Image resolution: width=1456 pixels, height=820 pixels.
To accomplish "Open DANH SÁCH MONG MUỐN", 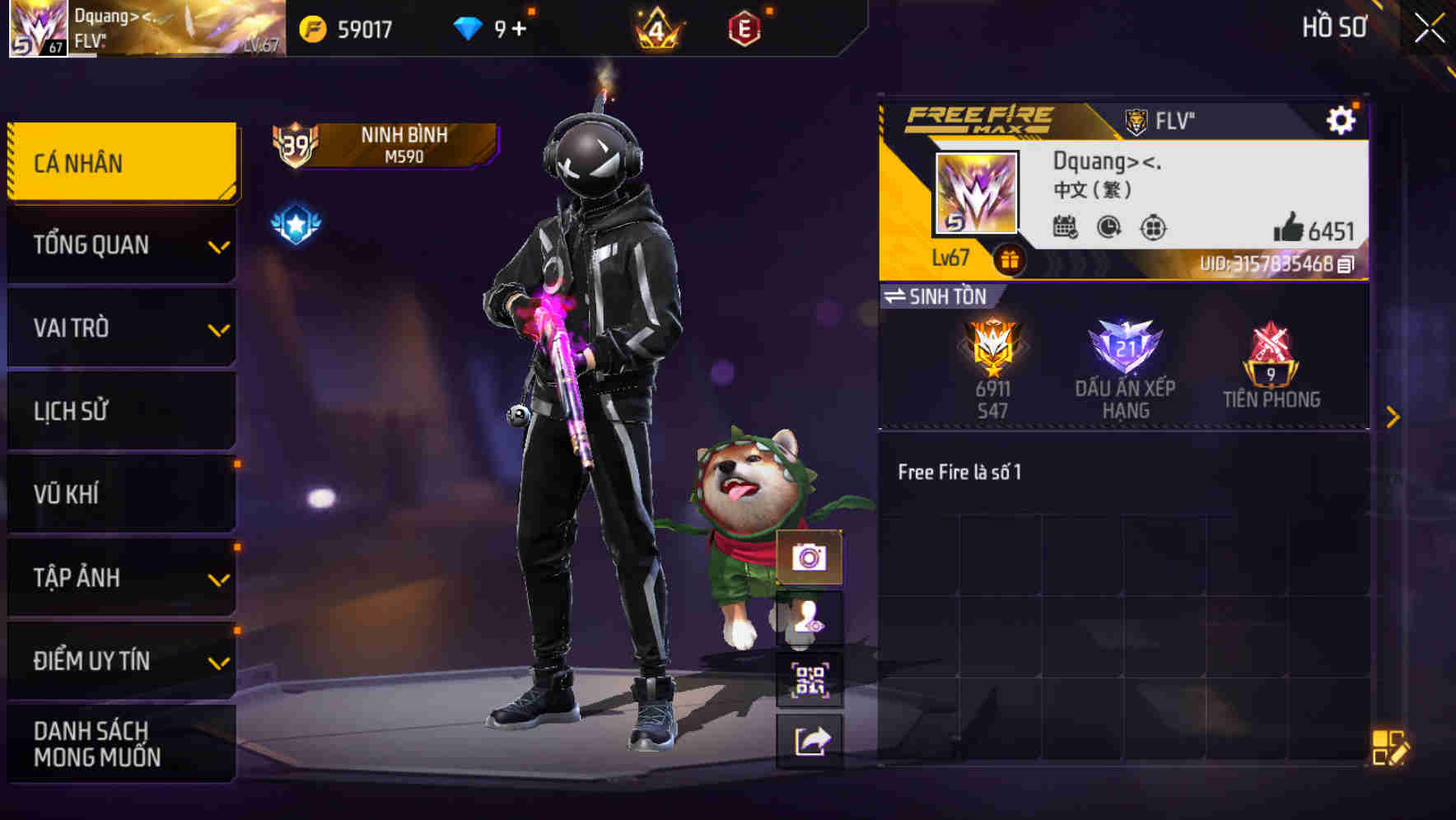I will pos(120,743).
